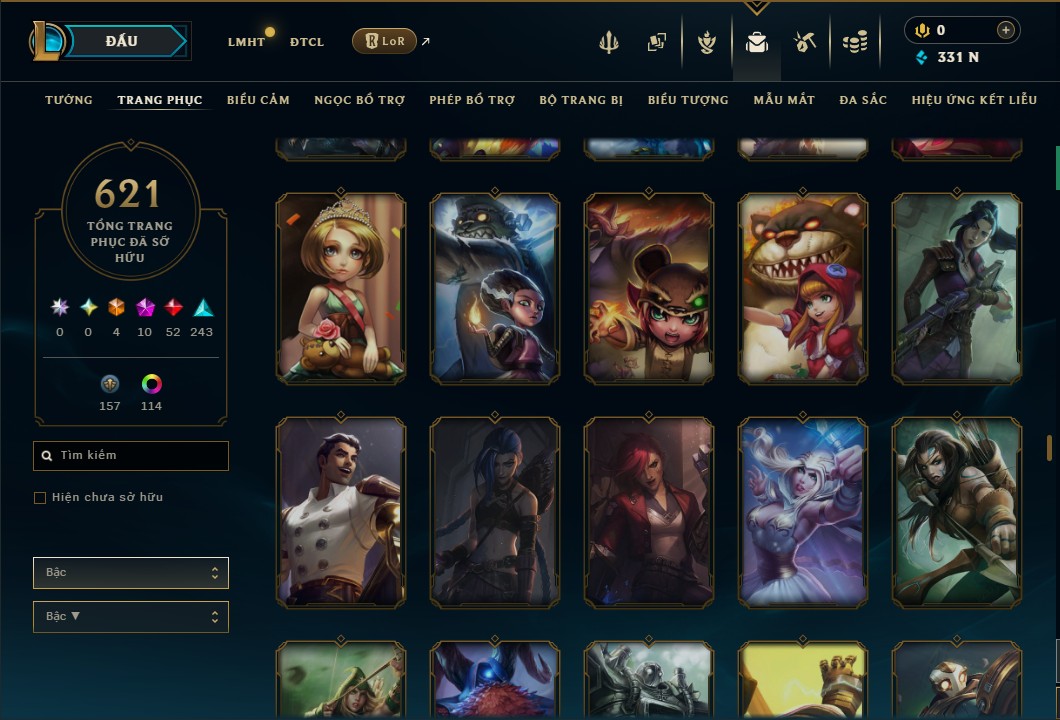This screenshot has width=1060, height=720.
Task: Show the PHÉP BỔ TRỢ tab
Action: coord(472,100)
